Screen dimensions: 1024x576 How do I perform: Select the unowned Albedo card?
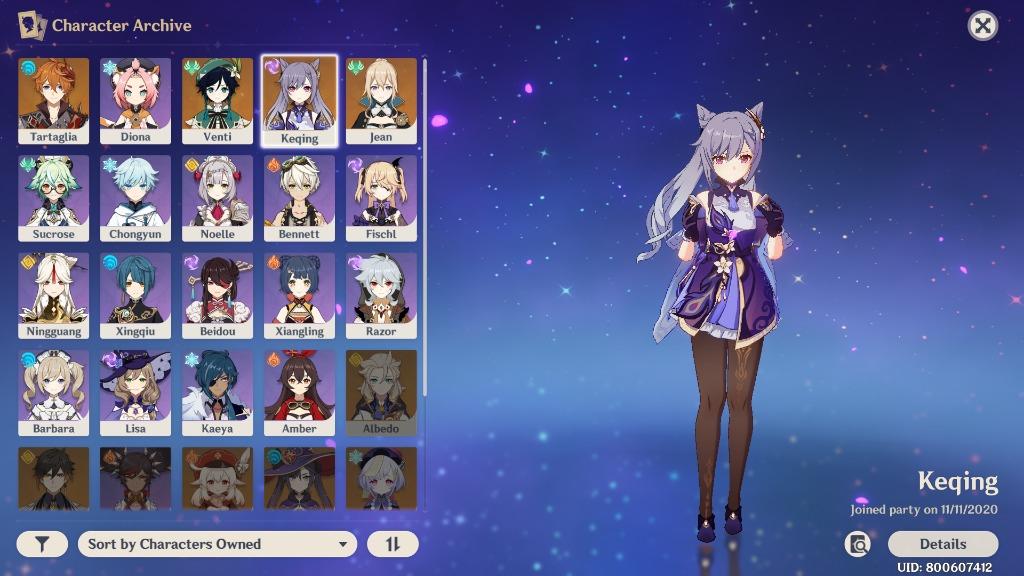pyautogui.click(x=381, y=391)
